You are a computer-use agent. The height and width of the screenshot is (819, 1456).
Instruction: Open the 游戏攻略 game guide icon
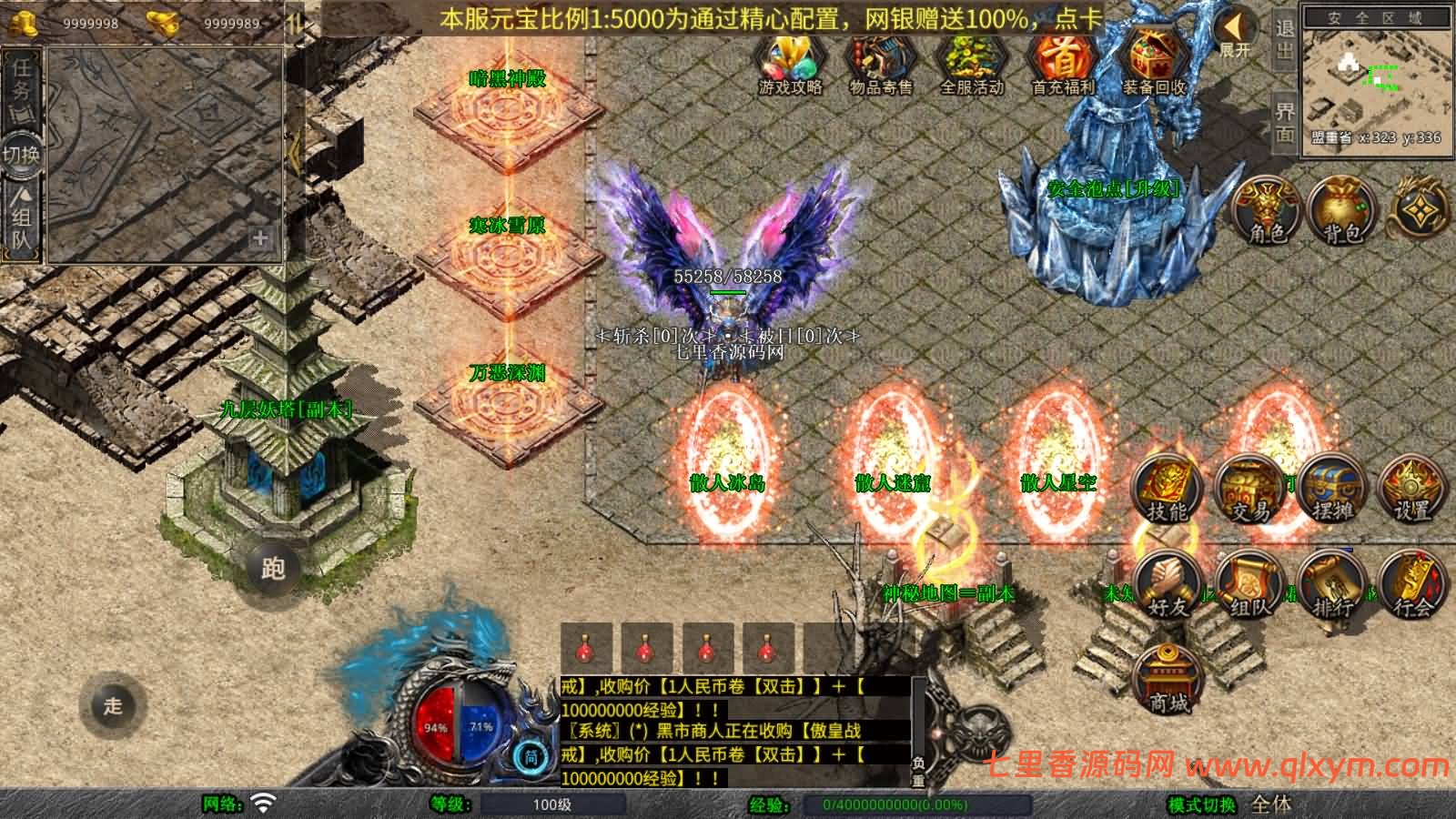(790, 64)
